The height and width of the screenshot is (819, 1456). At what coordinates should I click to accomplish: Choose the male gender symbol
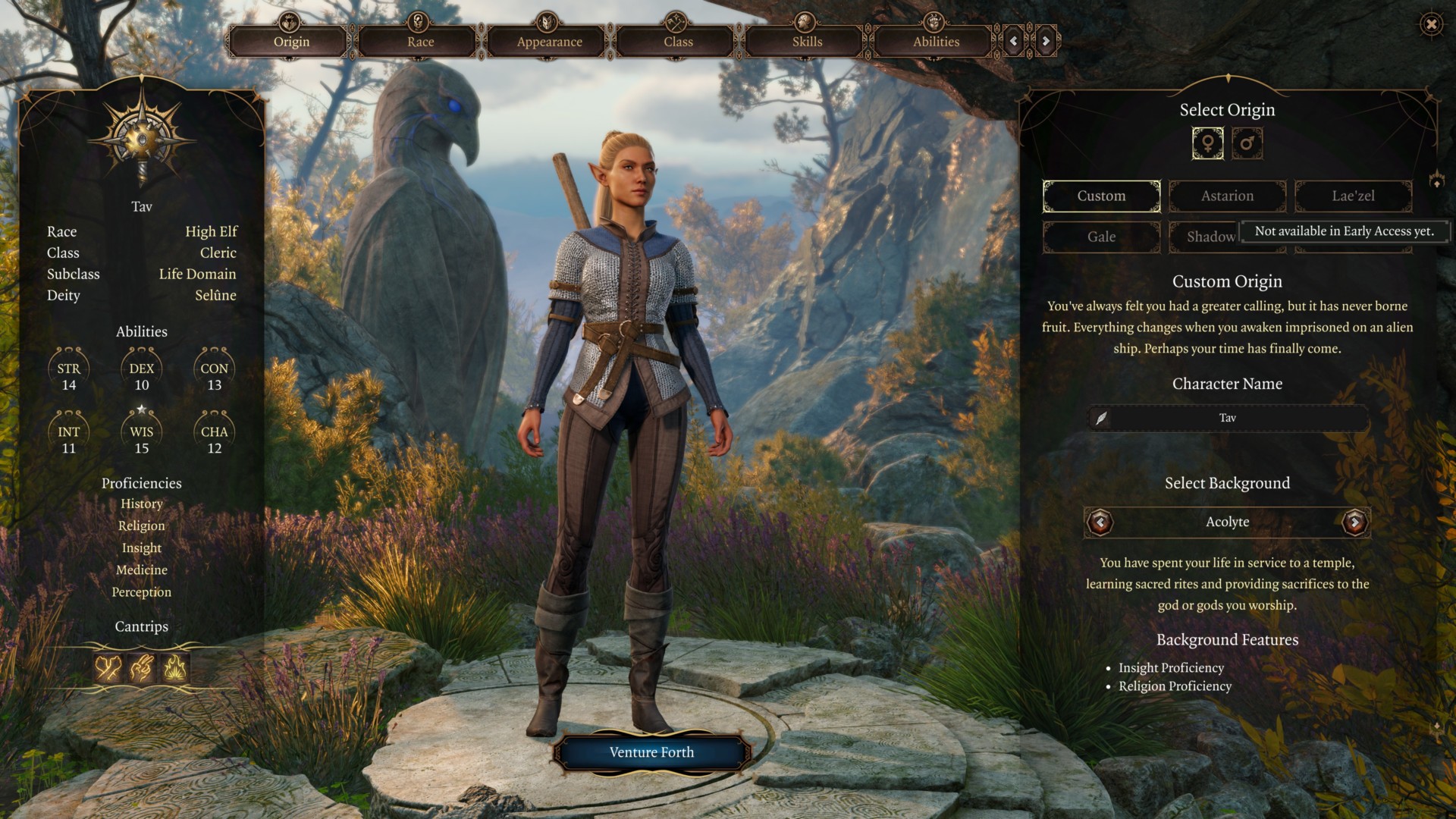pyautogui.click(x=1247, y=143)
